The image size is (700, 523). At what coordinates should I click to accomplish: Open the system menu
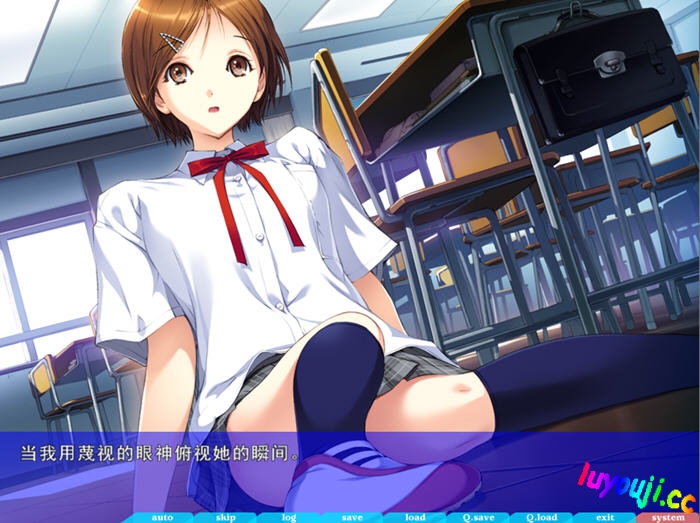pyautogui.click(x=668, y=517)
